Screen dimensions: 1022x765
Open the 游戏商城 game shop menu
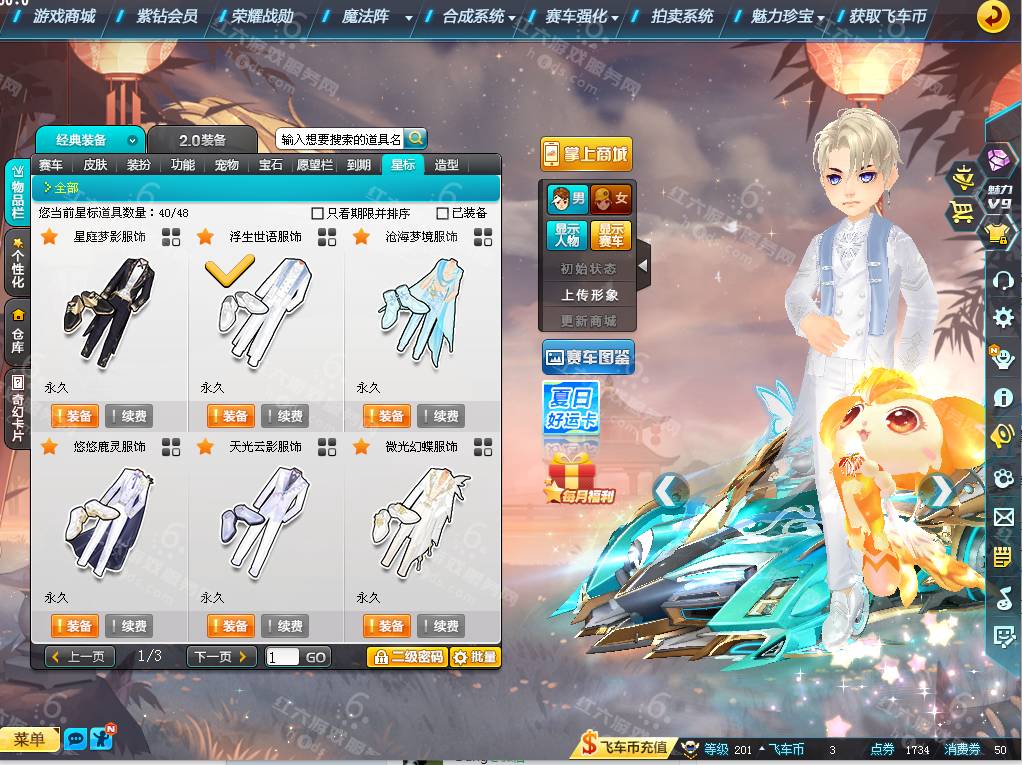coord(64,17)
